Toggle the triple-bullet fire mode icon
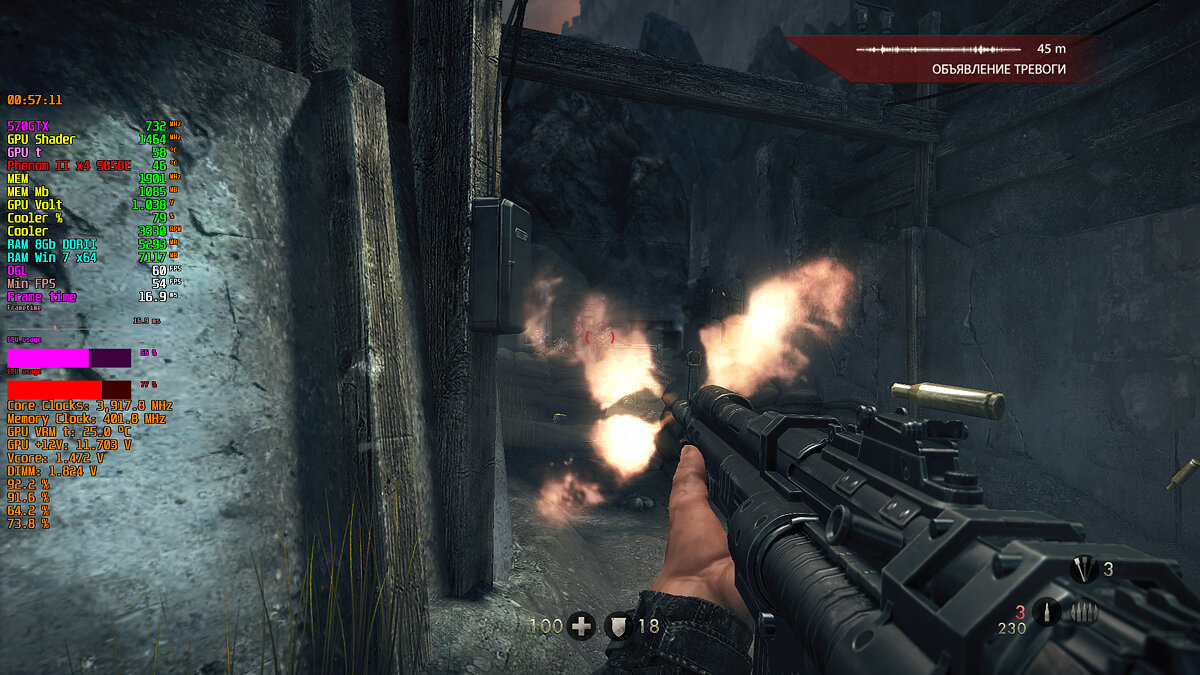1200x675 pixels. [1084, 612]
